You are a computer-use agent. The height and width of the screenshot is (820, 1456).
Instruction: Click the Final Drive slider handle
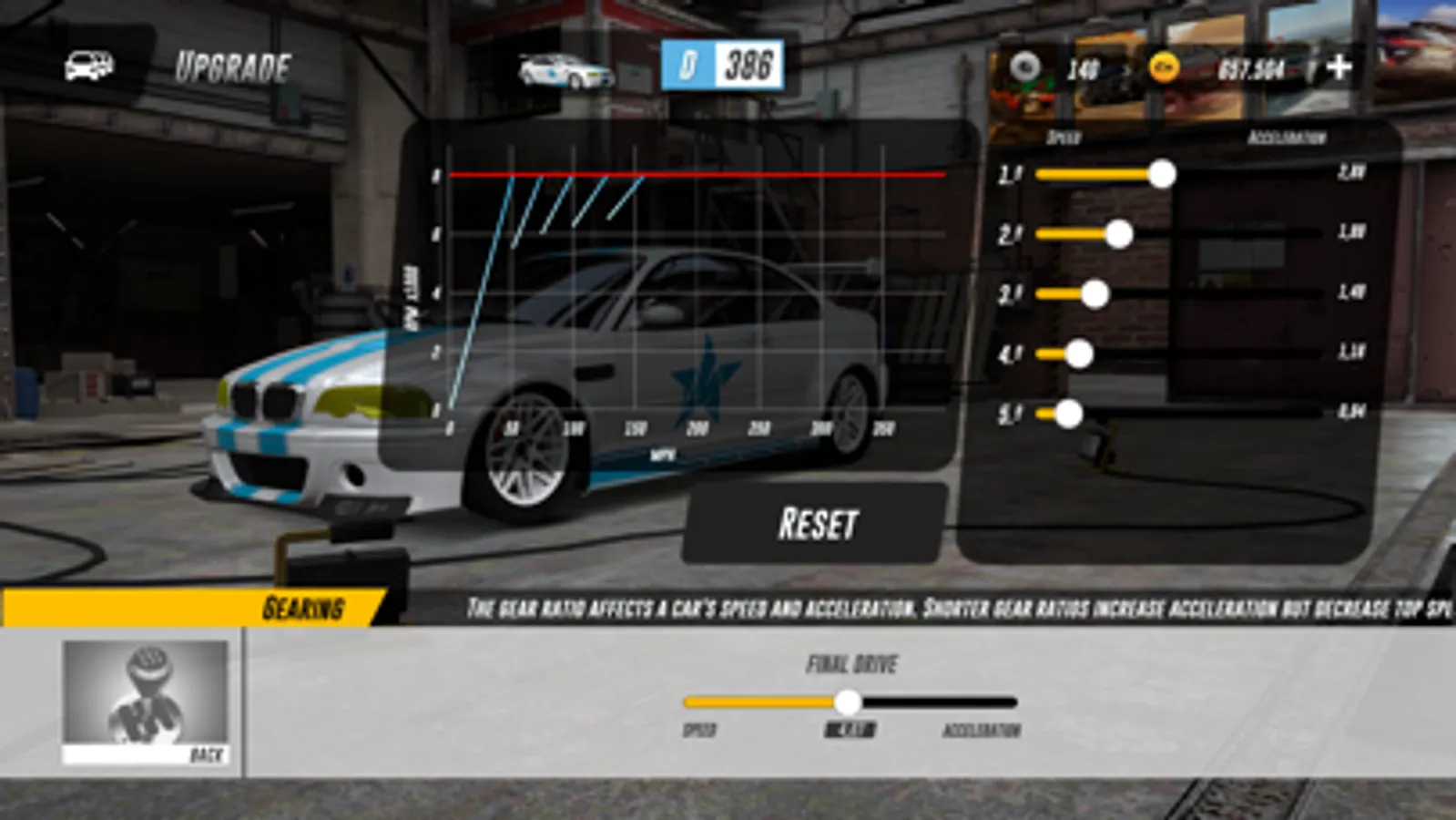[x=849, y=702]
